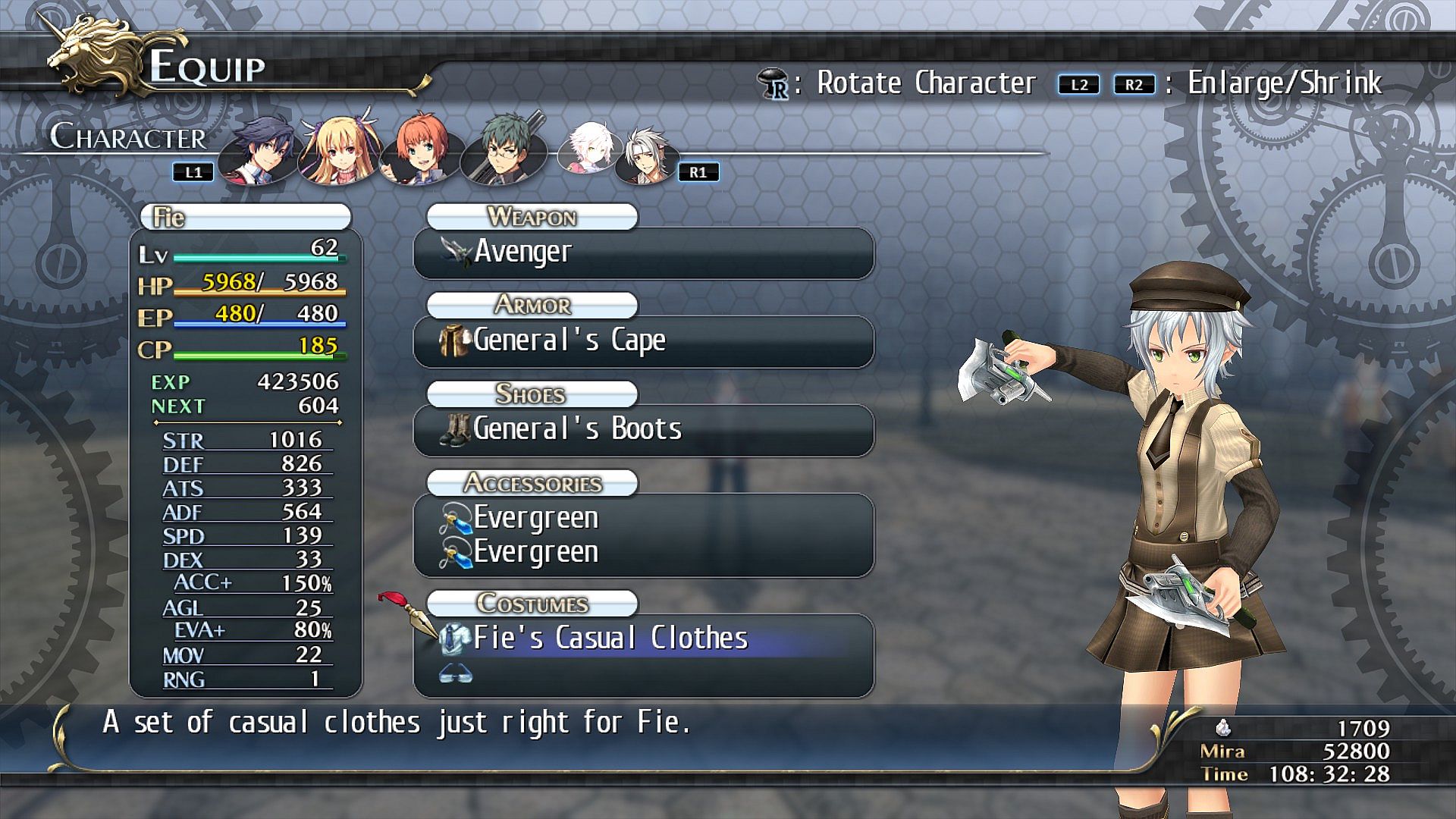Pick the glasses costume accessory slot

pyautogui.click(x=457, y=673)
